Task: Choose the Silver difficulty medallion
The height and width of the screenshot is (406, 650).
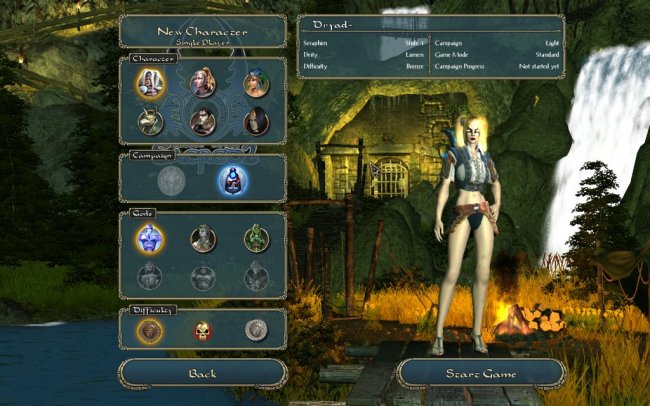Action: [x=256, y=331]
